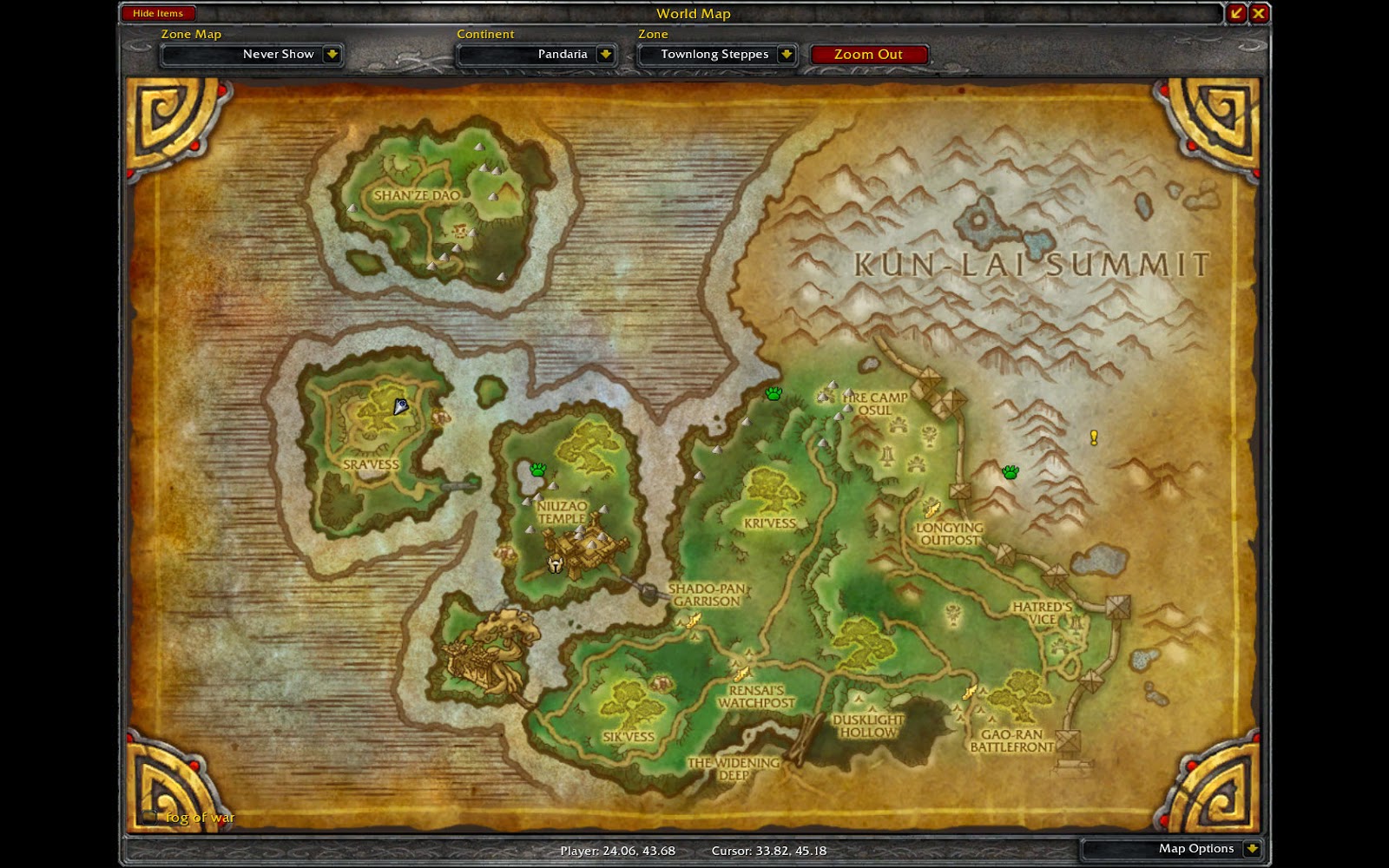Select the gate icon west of Niuzao Temple
1389x868 pixels.
(456, 486)
